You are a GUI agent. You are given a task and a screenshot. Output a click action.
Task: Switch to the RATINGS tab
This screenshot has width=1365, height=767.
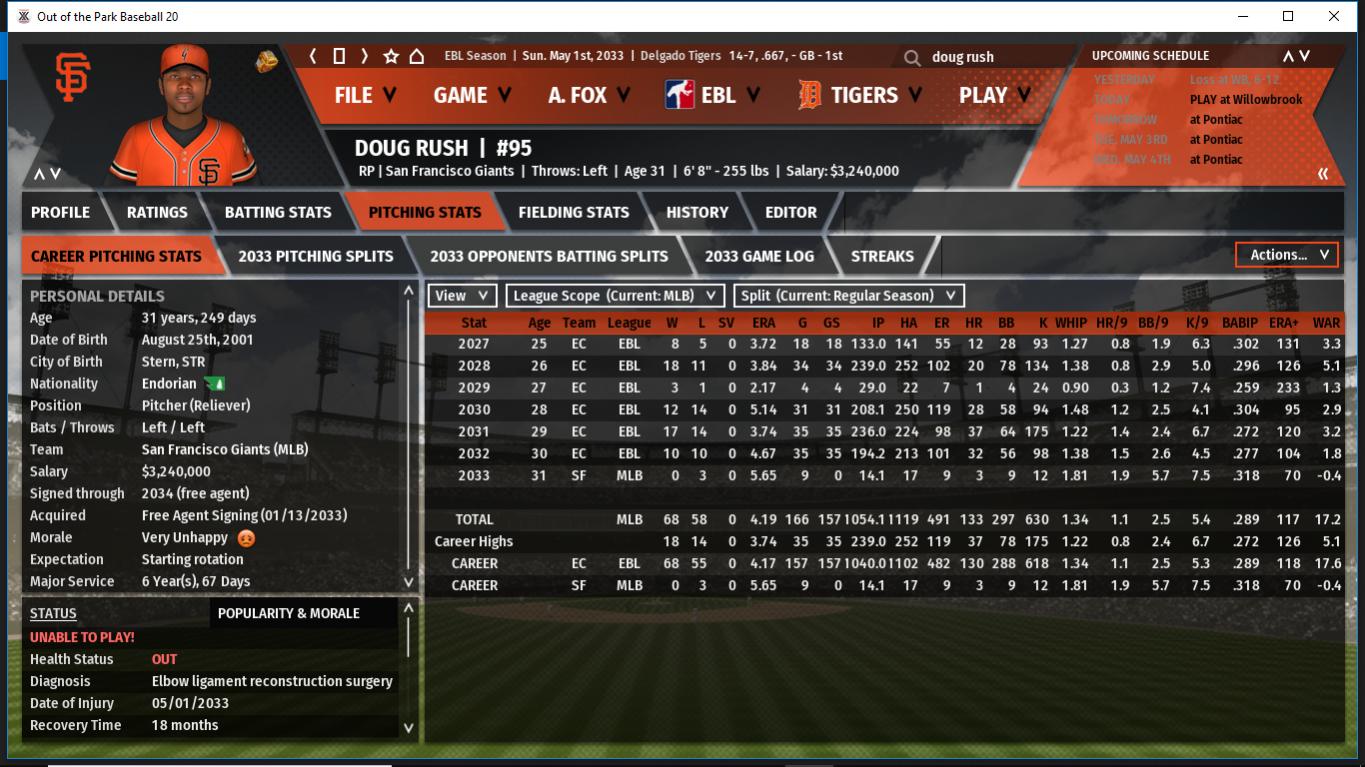[x=157, y=212]
